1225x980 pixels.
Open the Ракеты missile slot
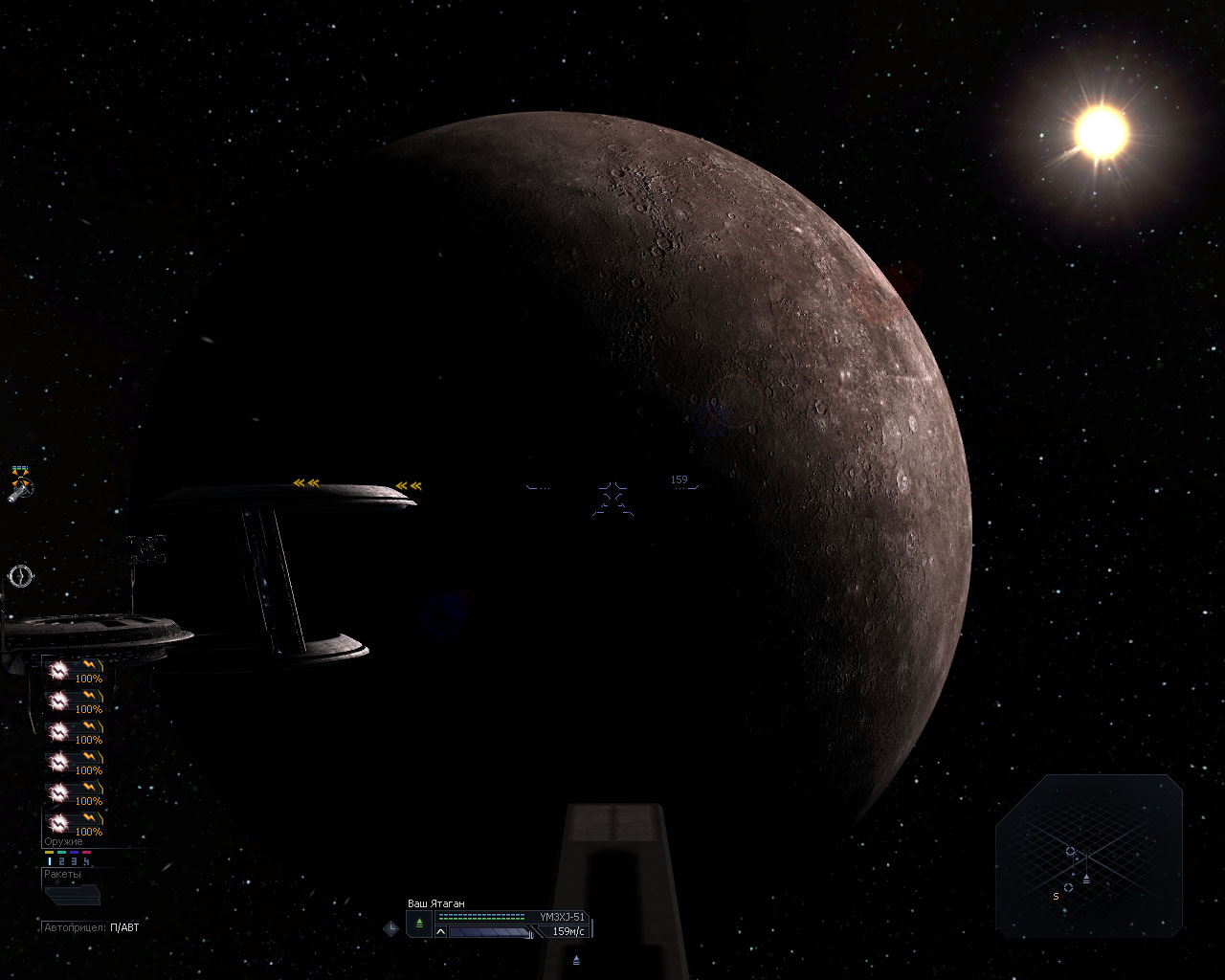point(72,895)
